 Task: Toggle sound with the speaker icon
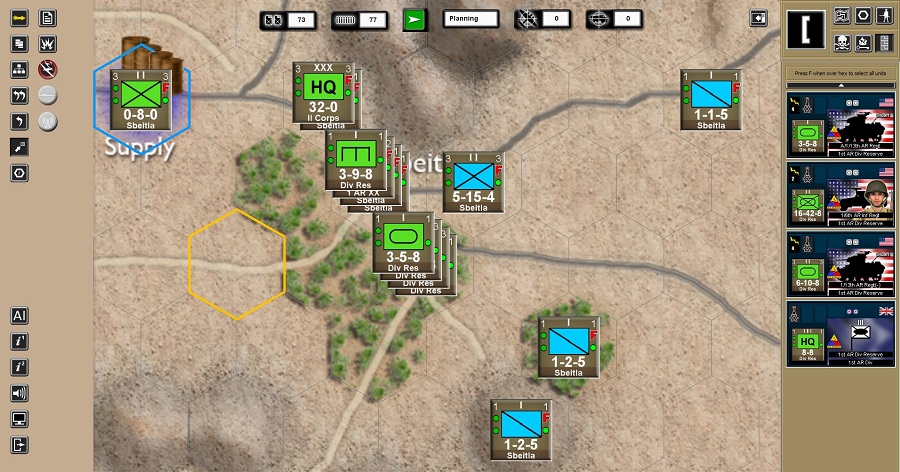click(19, 393)
